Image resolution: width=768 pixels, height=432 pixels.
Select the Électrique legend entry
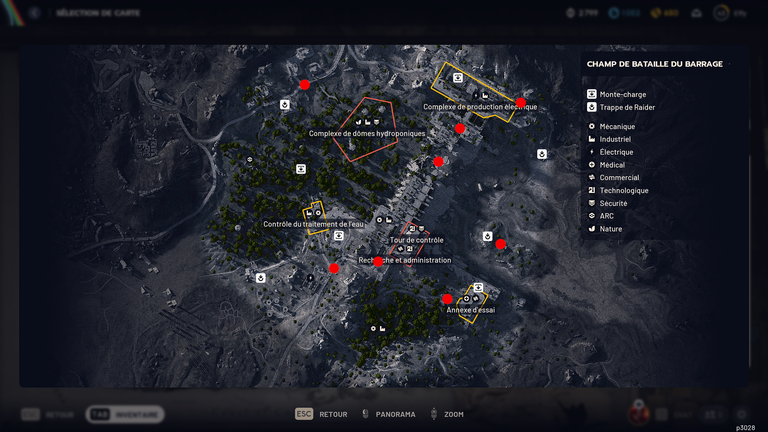[616, 152]
